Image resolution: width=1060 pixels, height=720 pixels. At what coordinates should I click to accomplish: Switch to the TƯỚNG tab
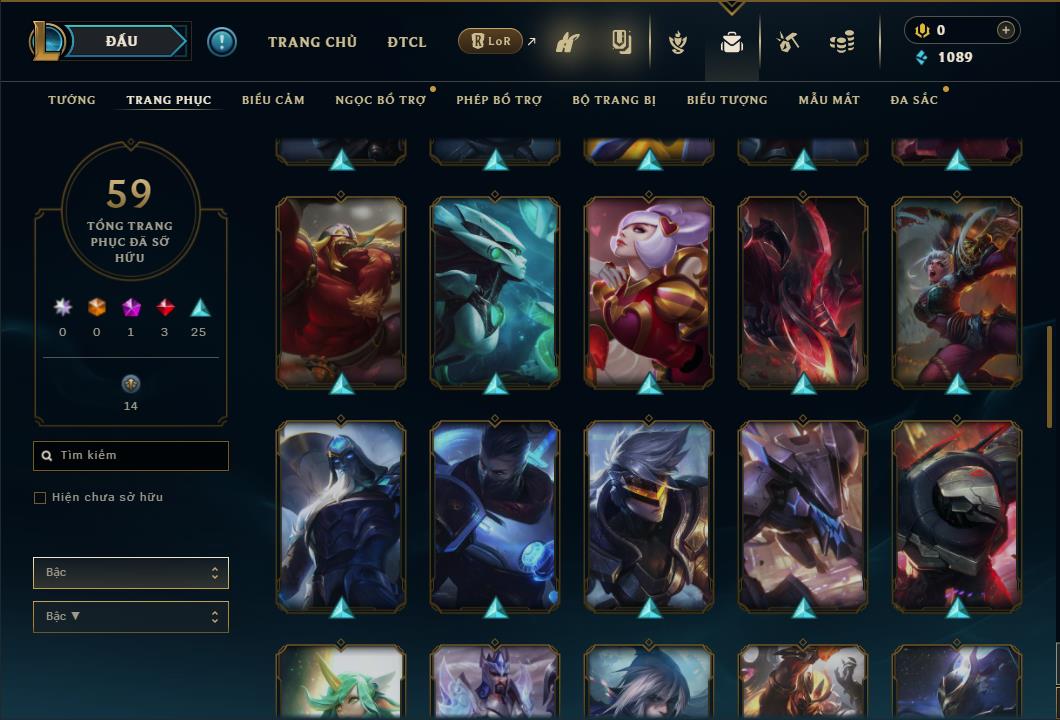72,100
